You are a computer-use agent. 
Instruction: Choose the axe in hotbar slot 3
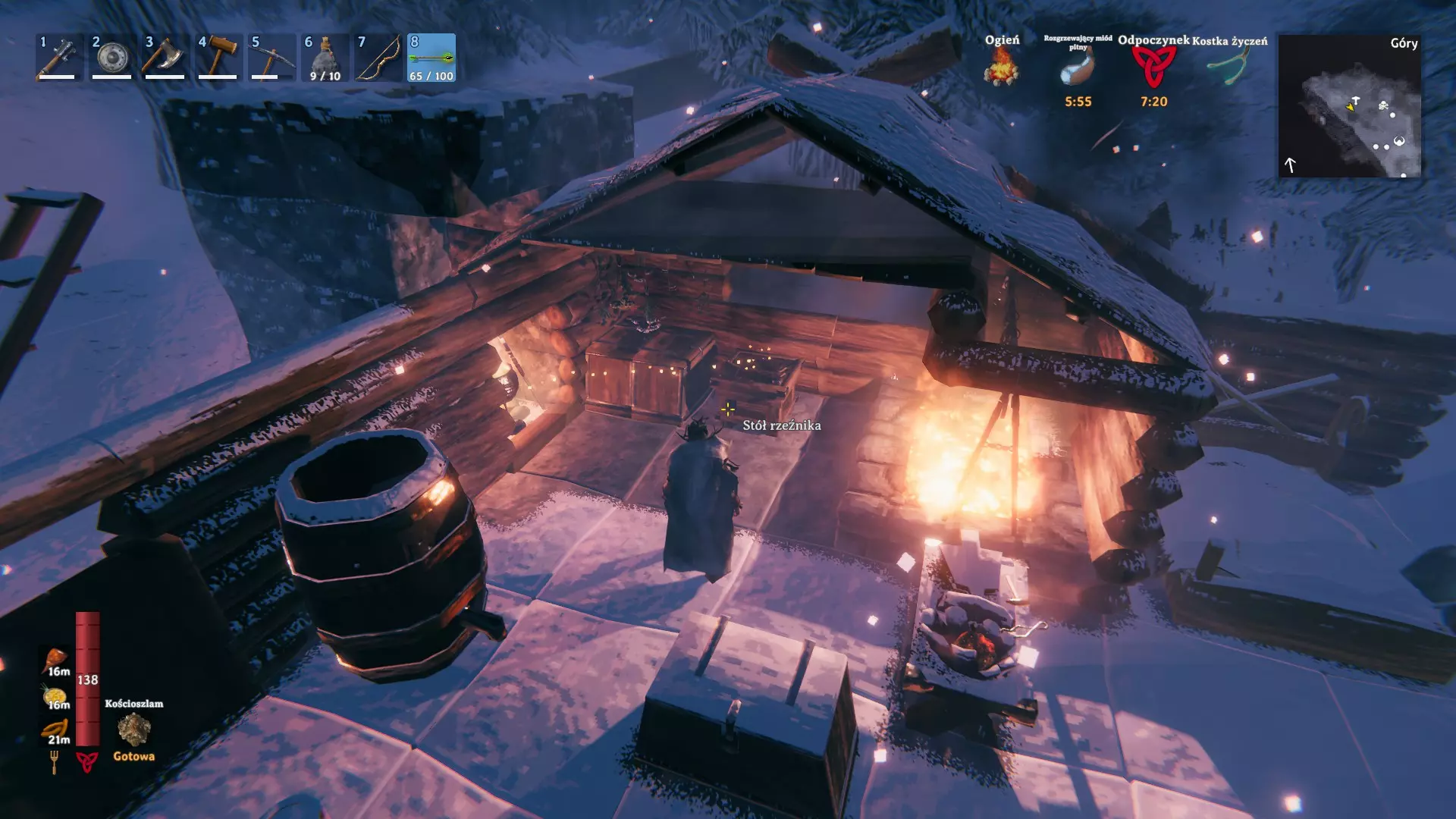[x=165, y=57]
